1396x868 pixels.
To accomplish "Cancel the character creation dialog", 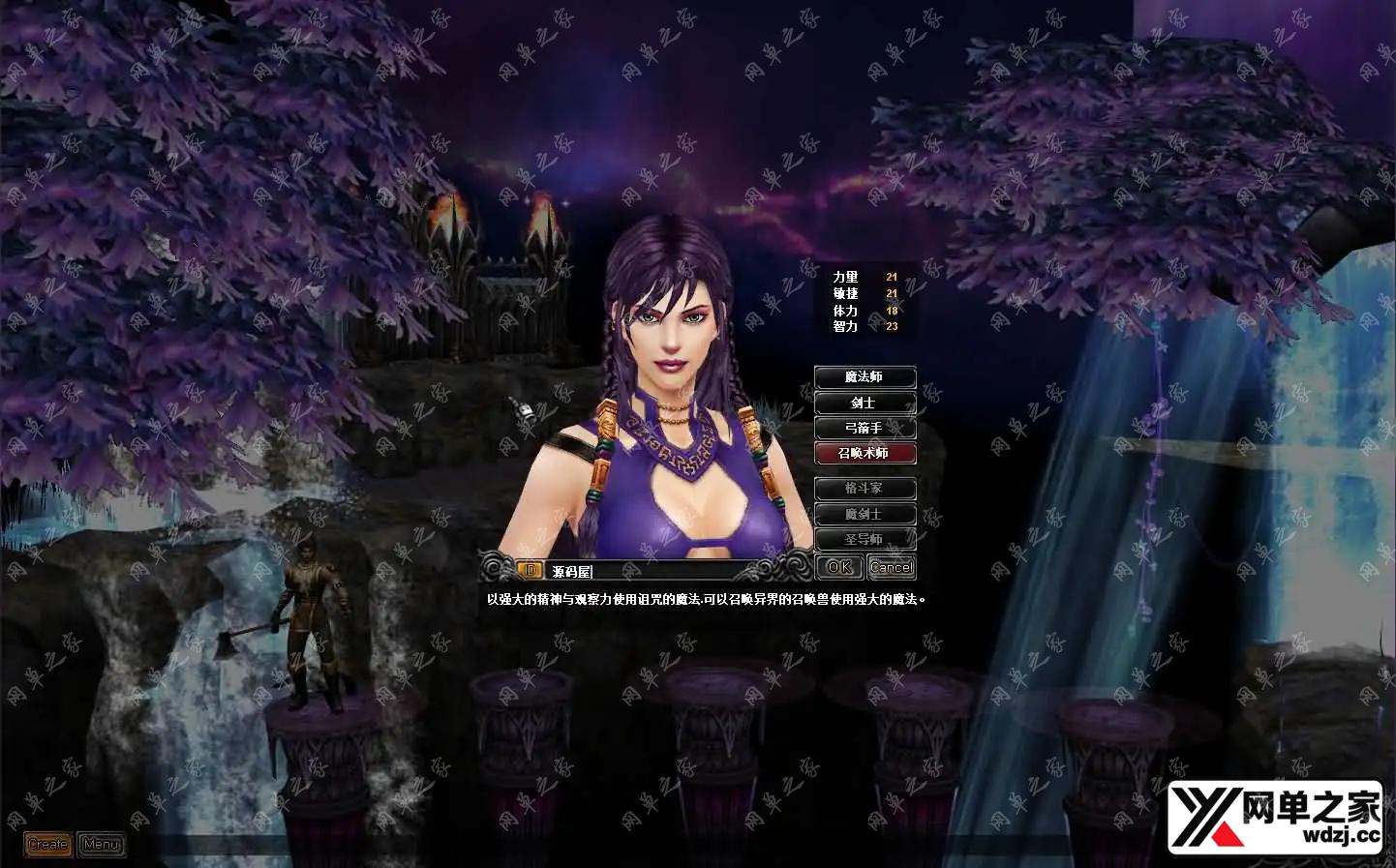I will coord(892,567).
